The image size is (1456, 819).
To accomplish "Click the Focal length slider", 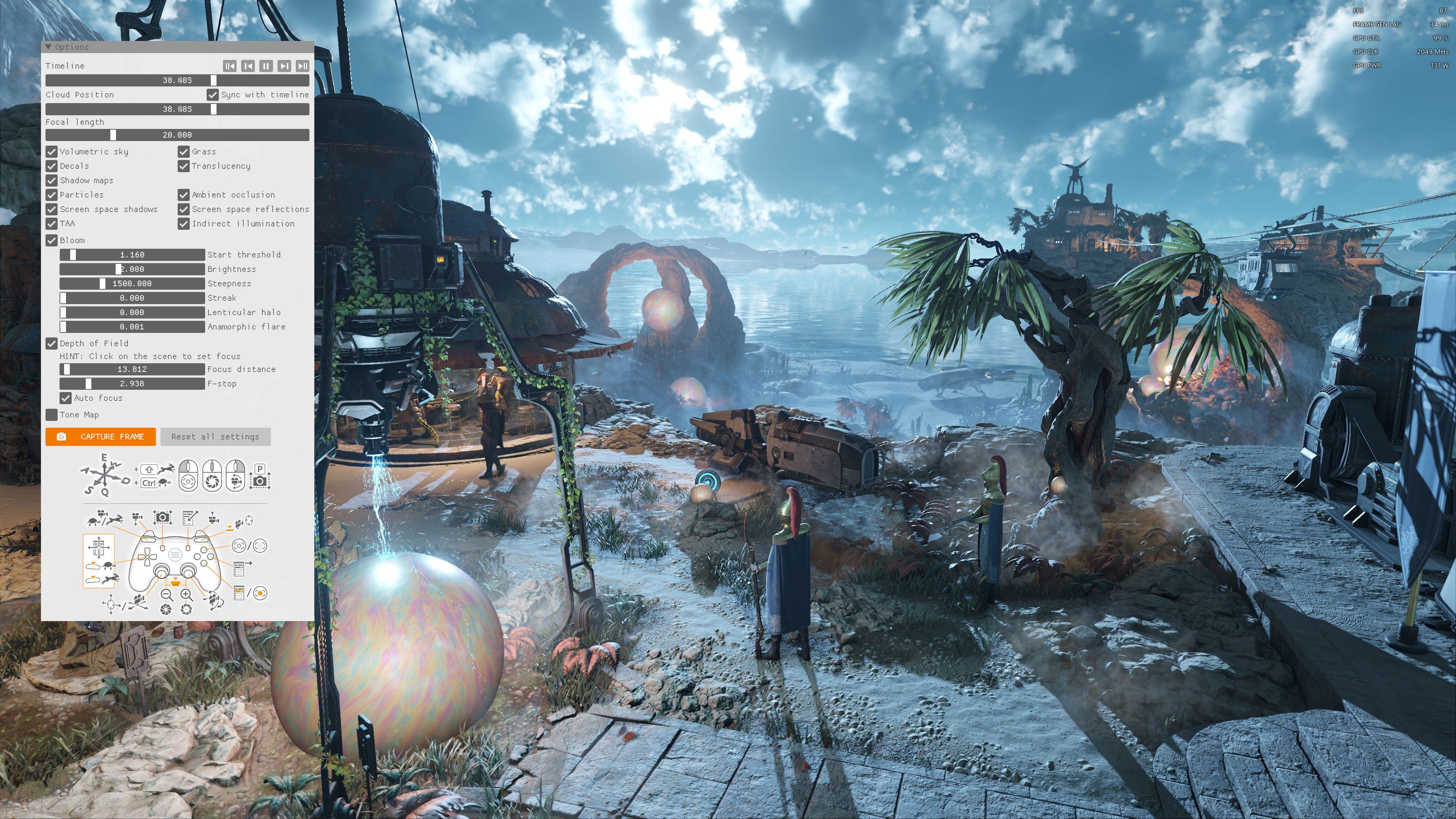I will (177, 135).
